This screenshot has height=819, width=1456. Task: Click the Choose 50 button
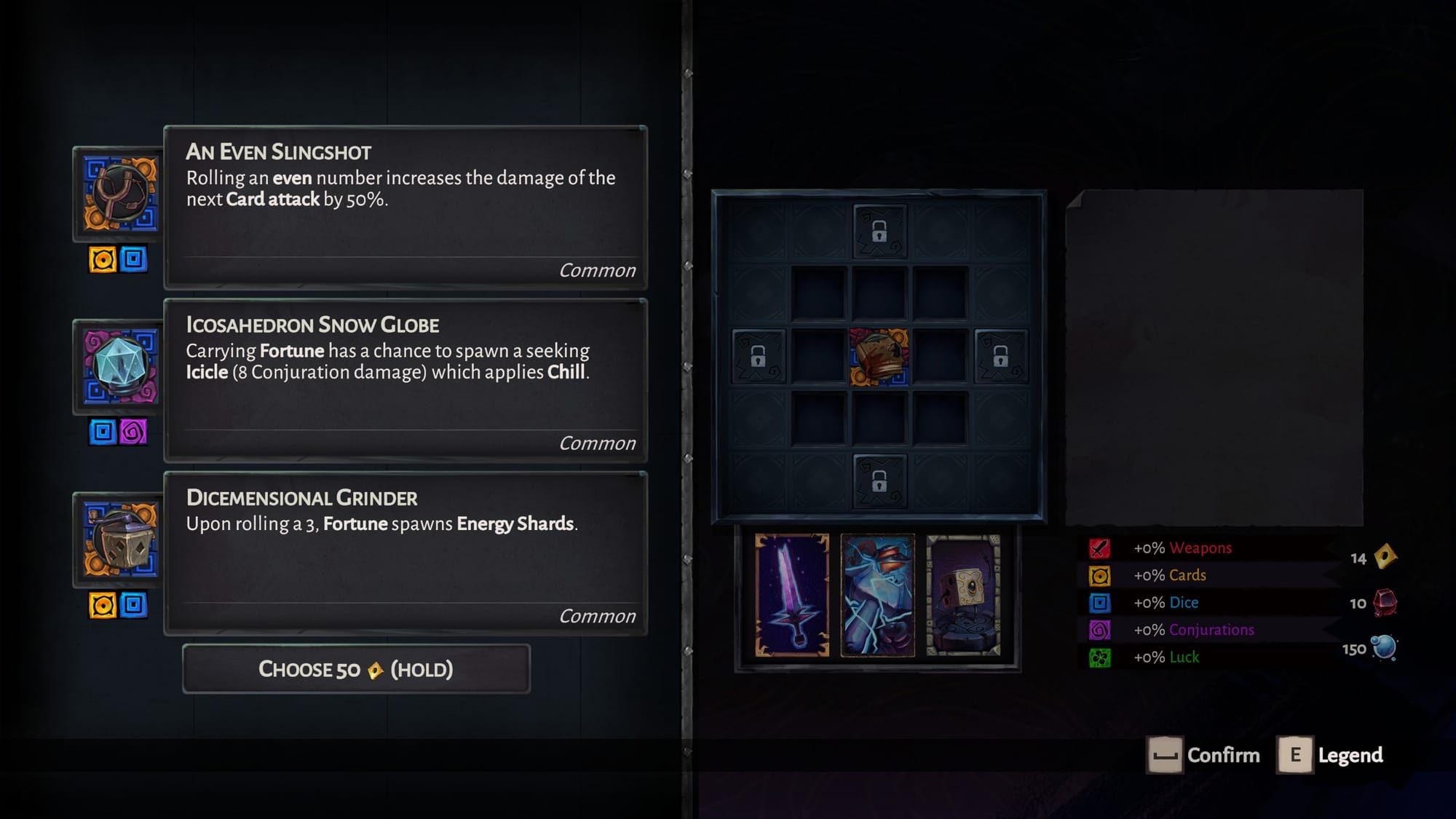pyautogui.click(x=356, y=668)
